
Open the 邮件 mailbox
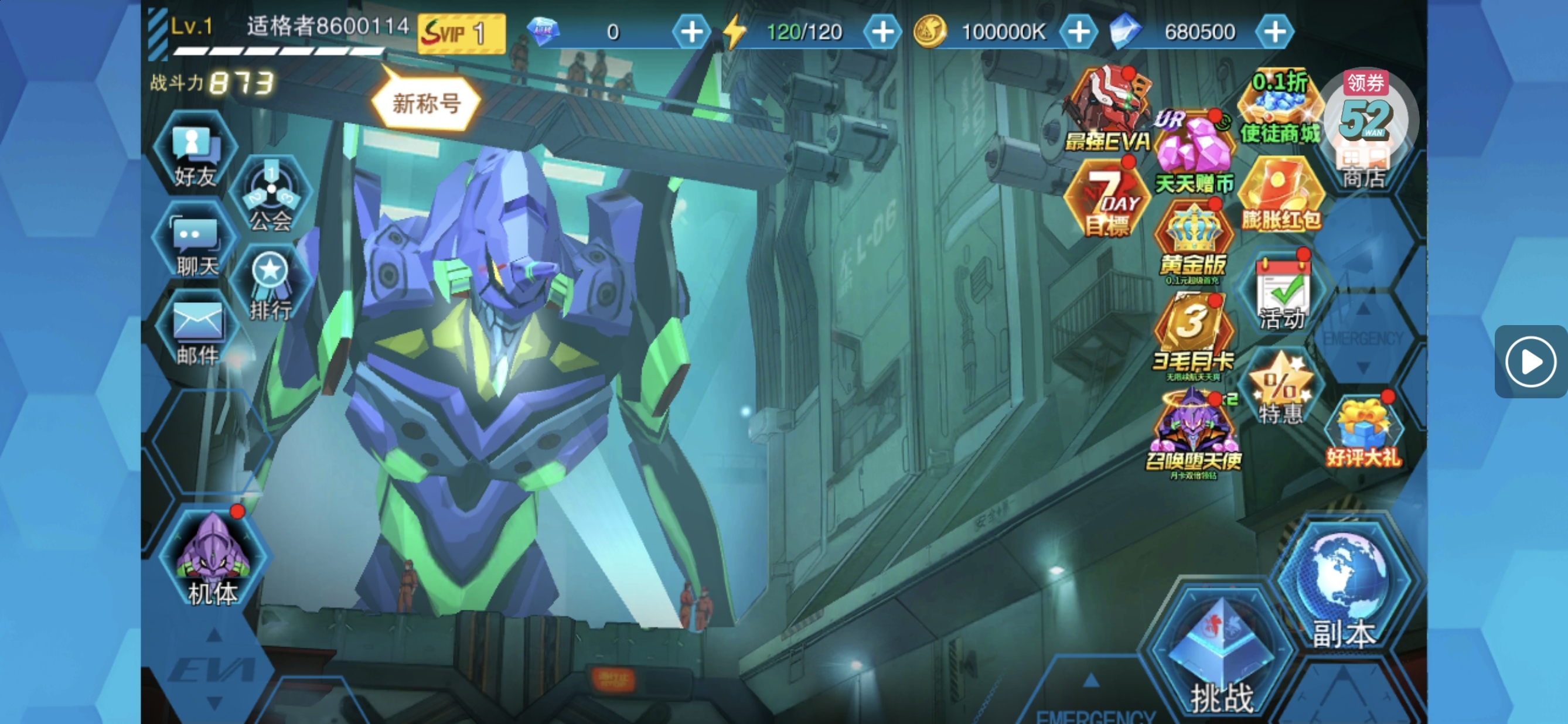[197, 332]
